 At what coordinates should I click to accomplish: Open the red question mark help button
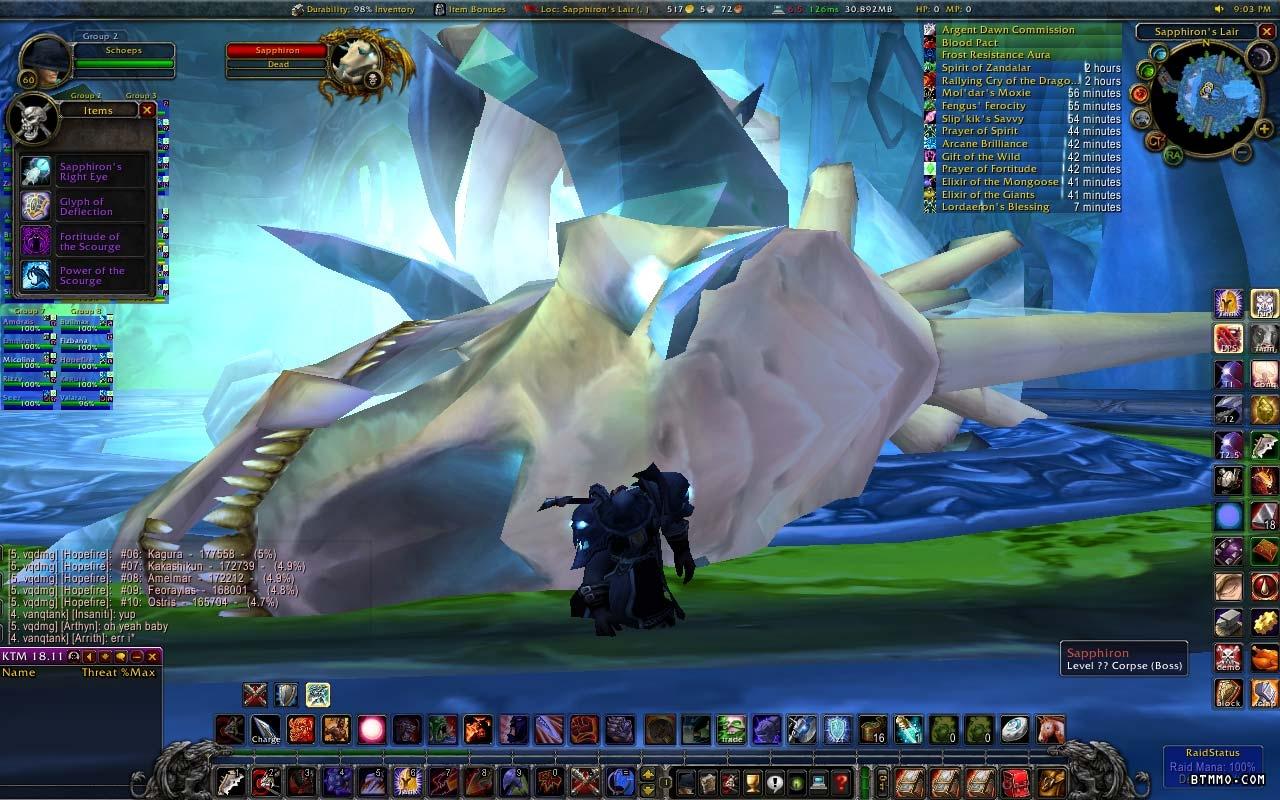point(842,781)
